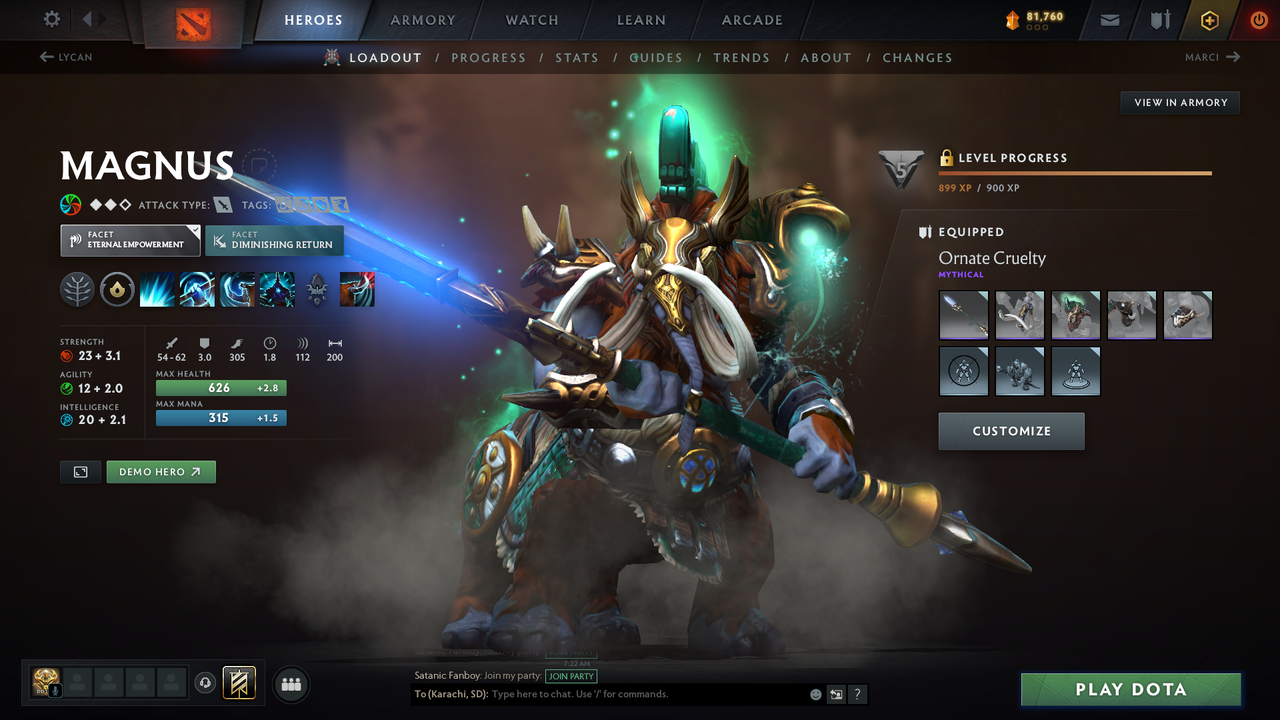
Task: Click the Dota Plus hexagon icon
Action: click(x=1209, y=19)
